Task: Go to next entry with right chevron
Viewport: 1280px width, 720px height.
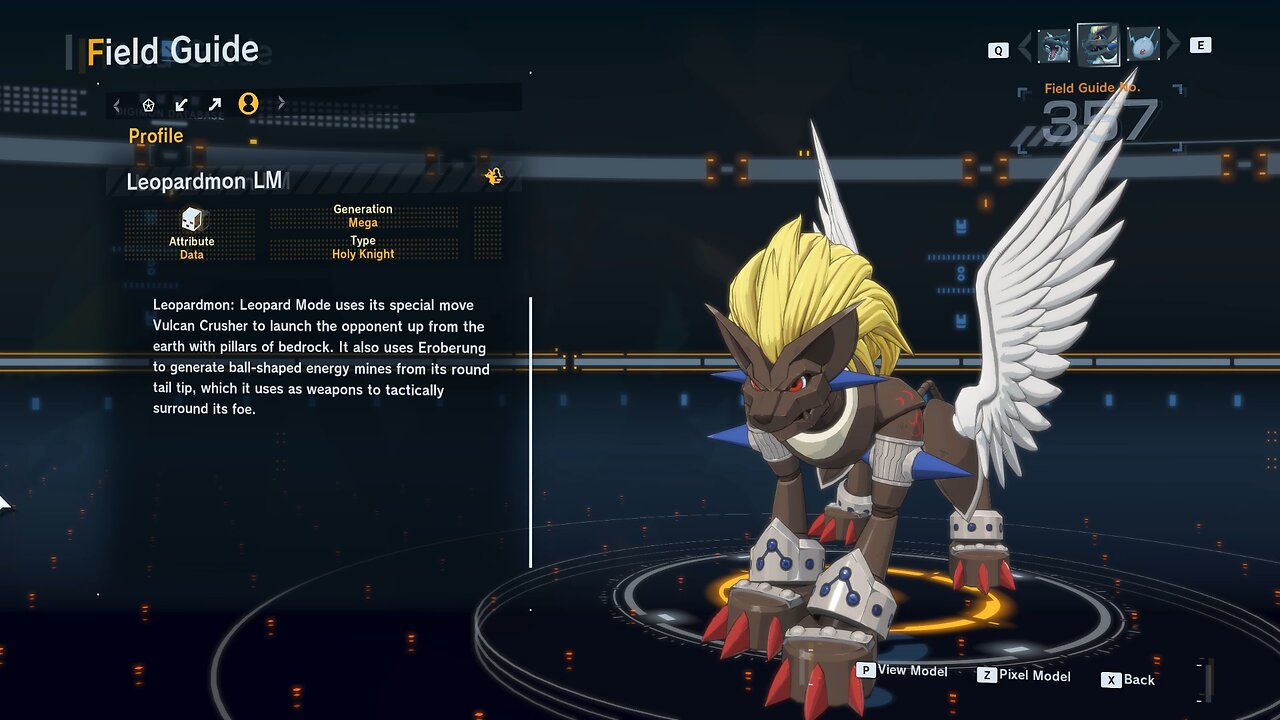Action: (x=1173, y=46)
